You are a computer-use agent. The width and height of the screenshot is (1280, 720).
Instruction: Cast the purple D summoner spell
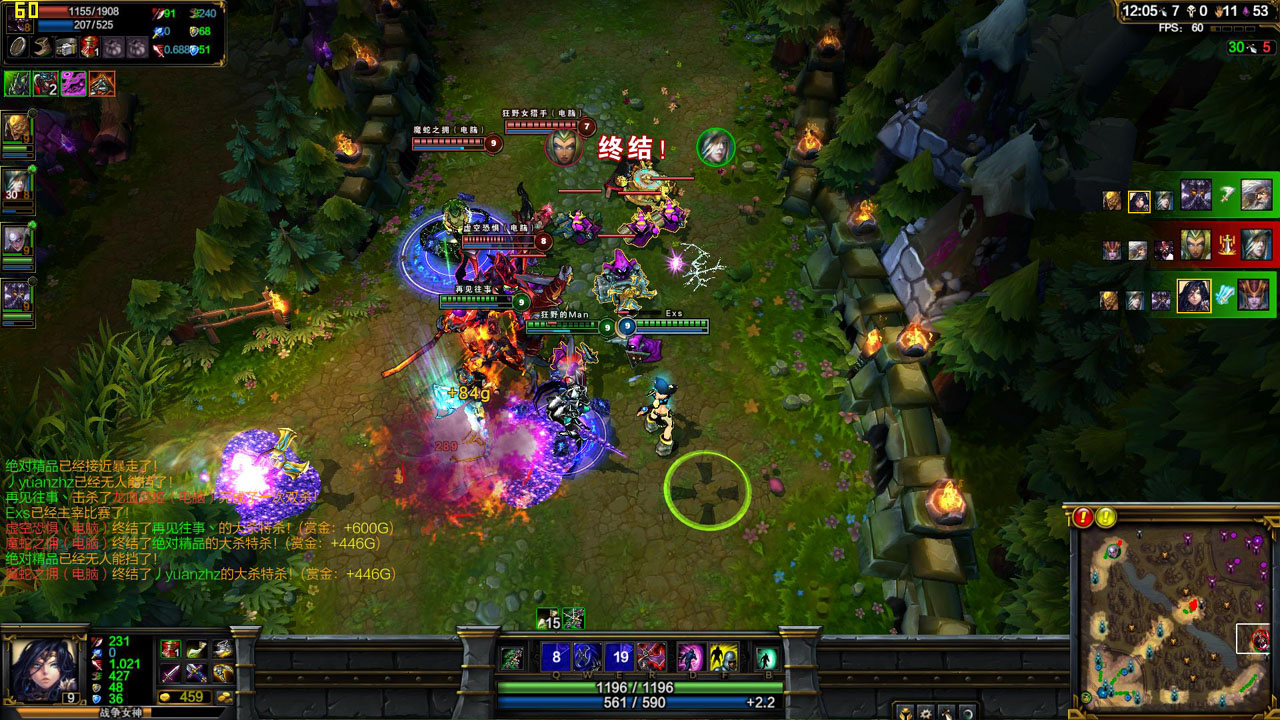click(x=692, y=657)
